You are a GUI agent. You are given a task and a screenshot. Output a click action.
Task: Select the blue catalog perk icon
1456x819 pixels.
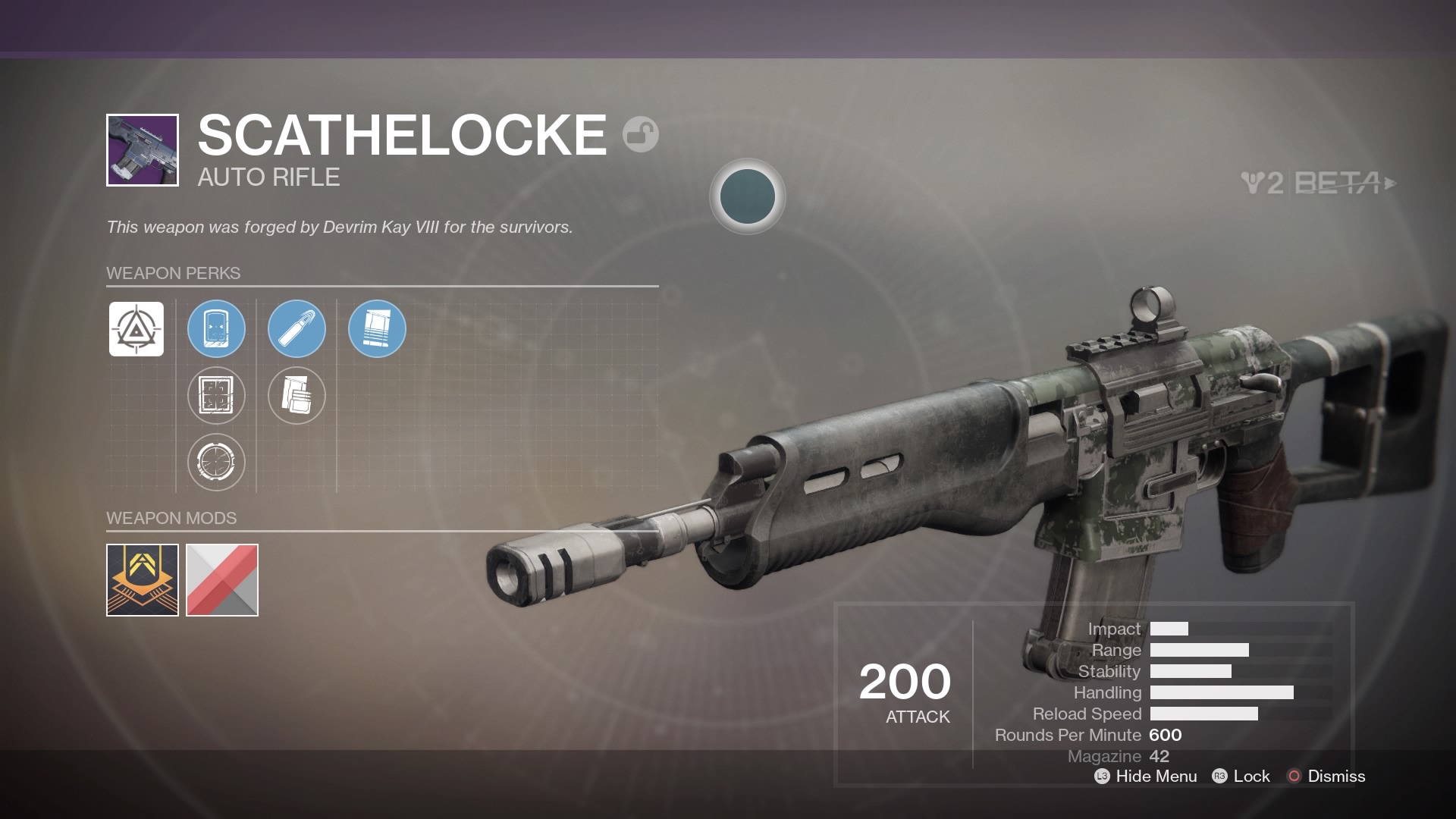pos(377,328)
